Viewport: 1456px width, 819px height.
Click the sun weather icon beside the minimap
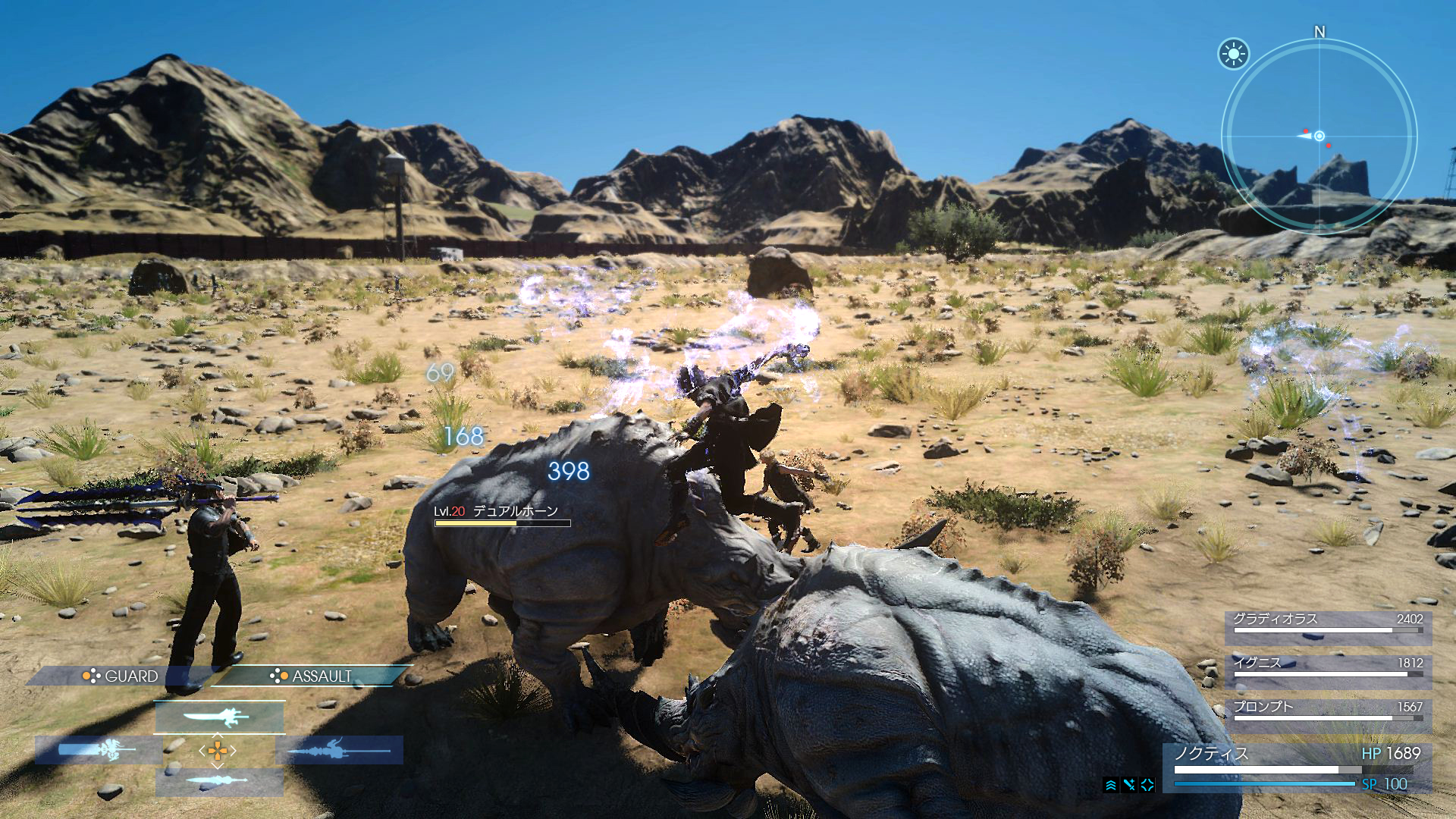(x=1235, y=55)
